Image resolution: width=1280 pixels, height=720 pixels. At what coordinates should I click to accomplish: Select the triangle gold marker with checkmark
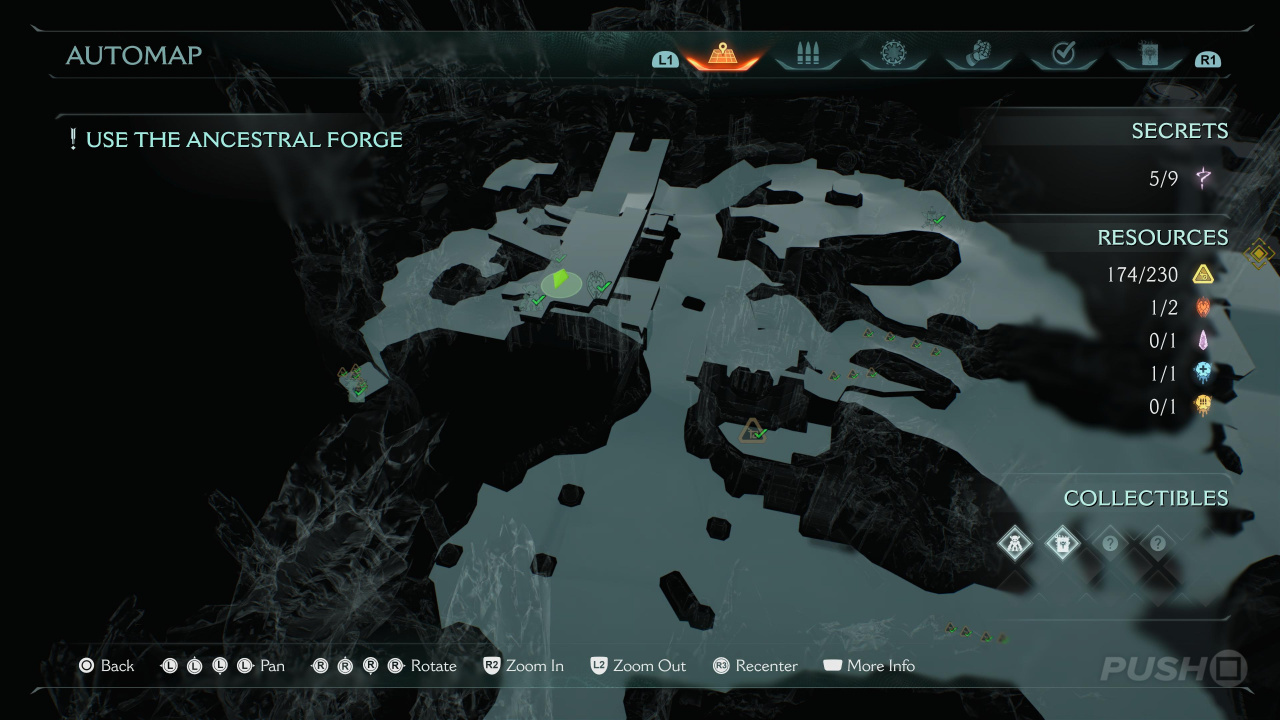tap(752, 431)
